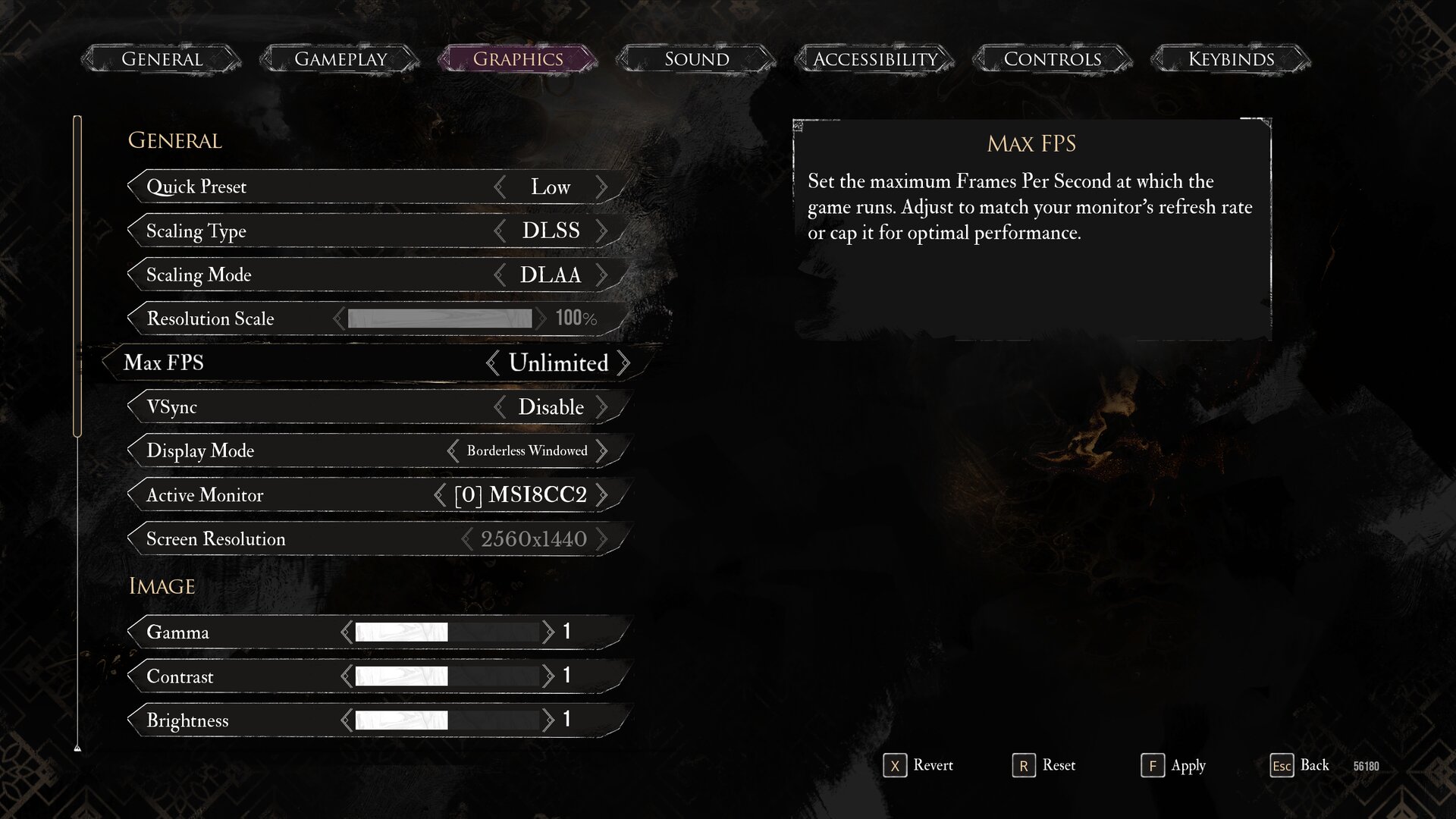Show the Controls tab
1456x819 pixels.
click(x=1053, y=59)
